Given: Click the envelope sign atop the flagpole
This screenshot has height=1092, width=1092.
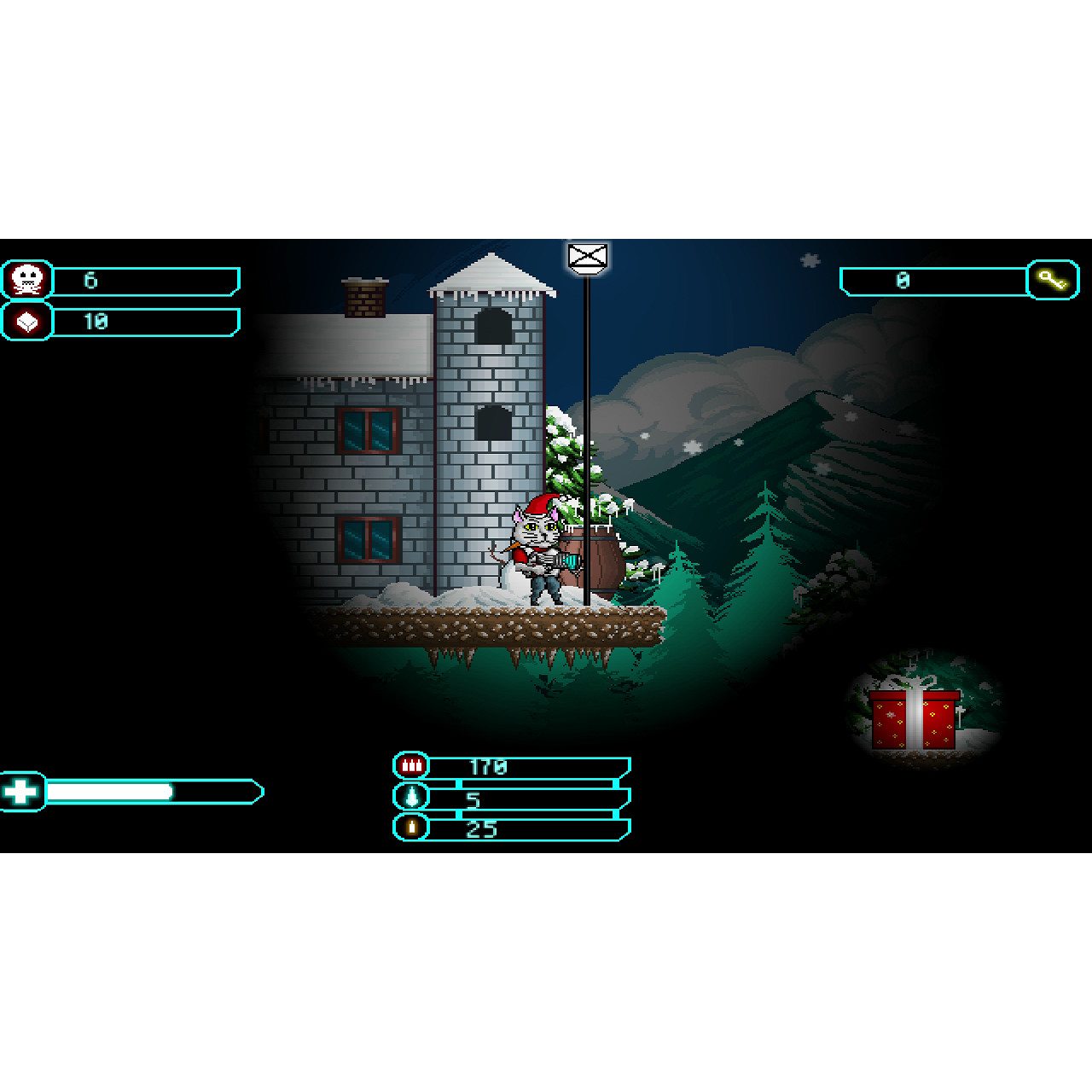Looking at the screenshot, I should point(587,258).
